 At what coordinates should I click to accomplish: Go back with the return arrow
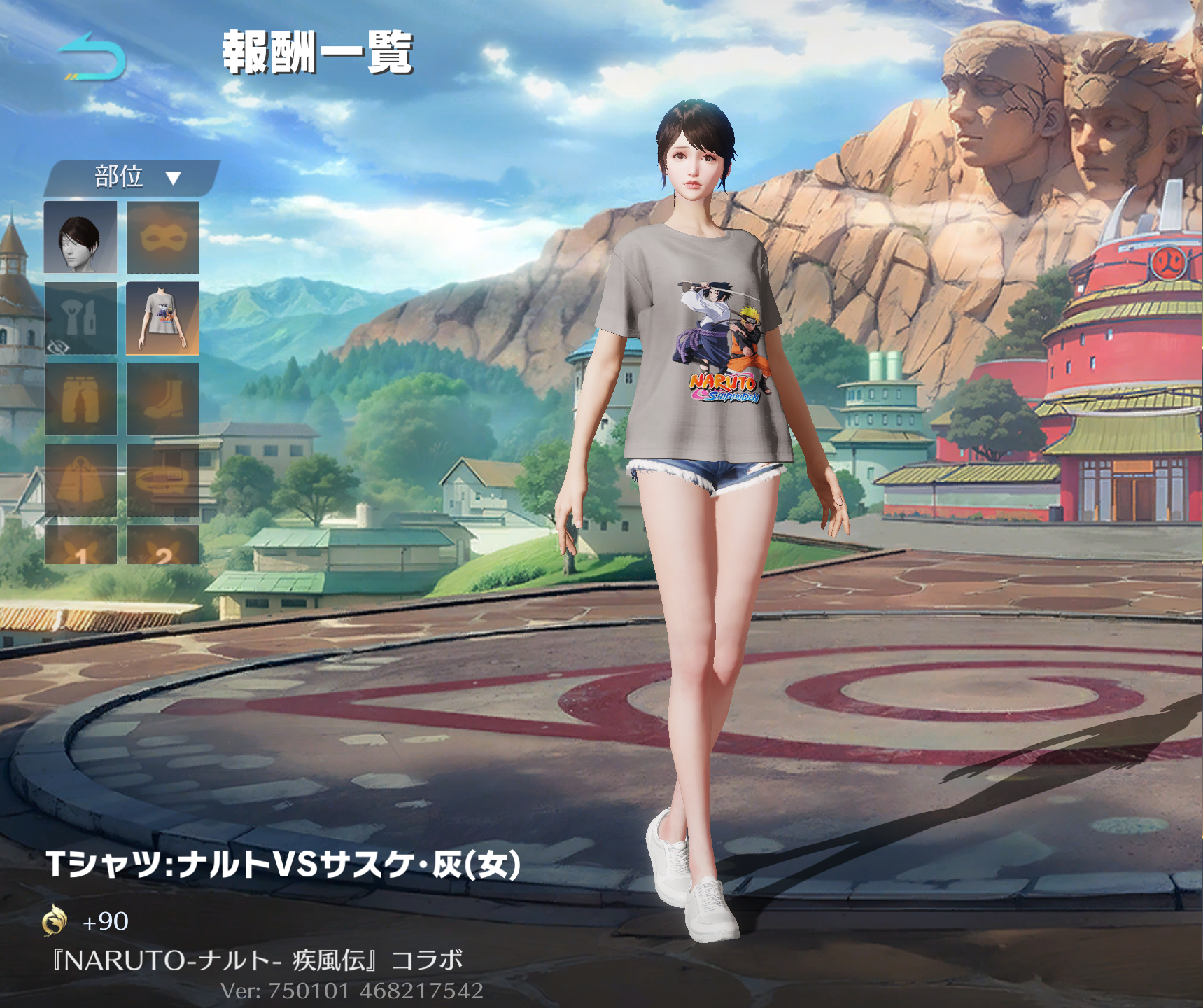click(x=92, y=57)
